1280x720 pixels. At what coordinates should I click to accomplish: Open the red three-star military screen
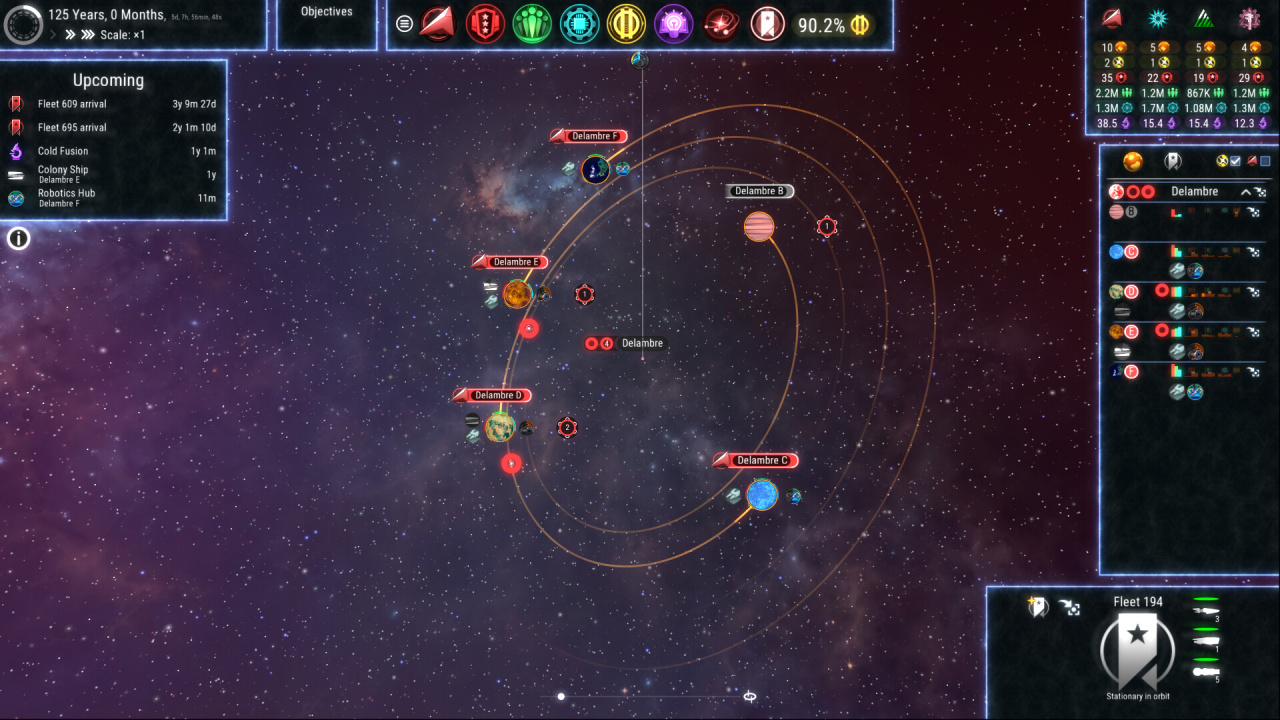pos(485,24)
